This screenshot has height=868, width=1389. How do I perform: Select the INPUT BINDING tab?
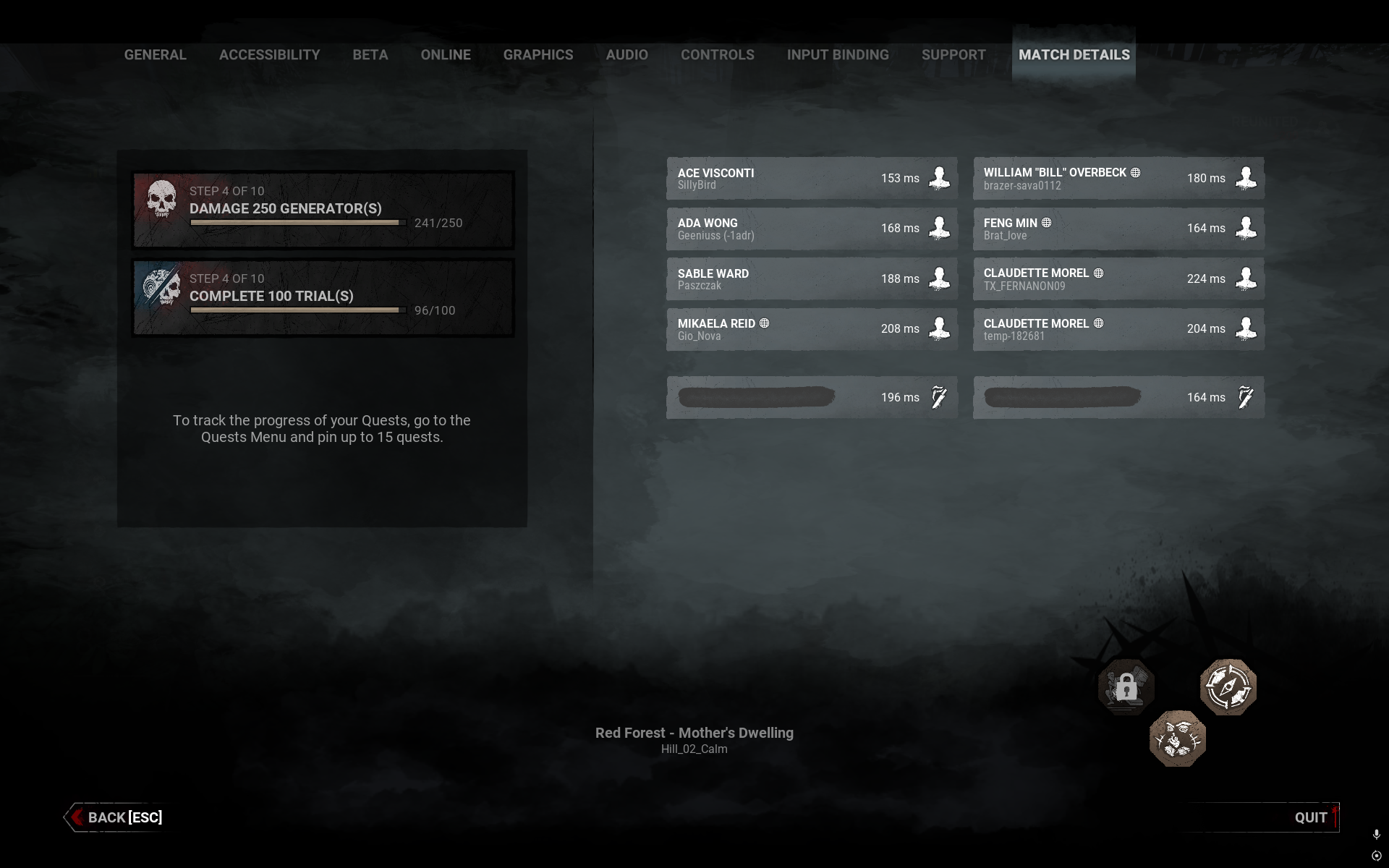click(x=838, y=54)
